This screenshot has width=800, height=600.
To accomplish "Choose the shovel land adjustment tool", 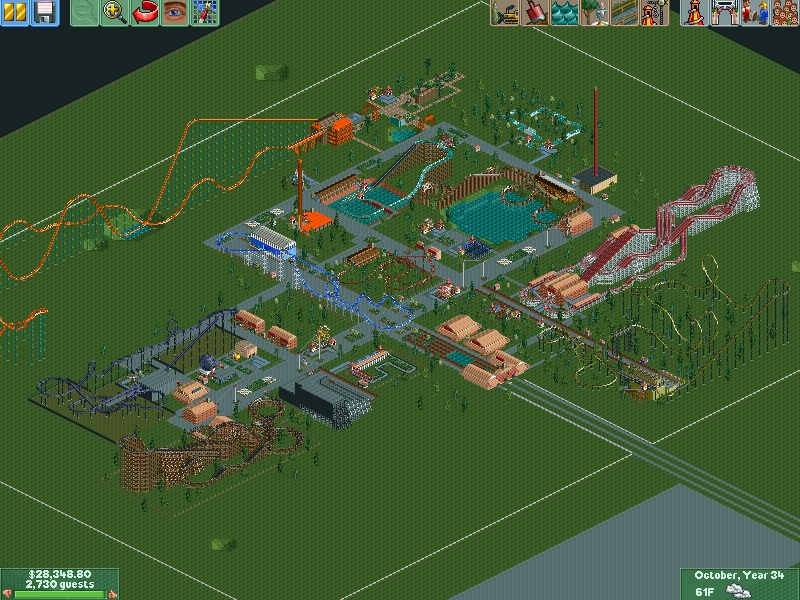I will (x=535, y=13).
